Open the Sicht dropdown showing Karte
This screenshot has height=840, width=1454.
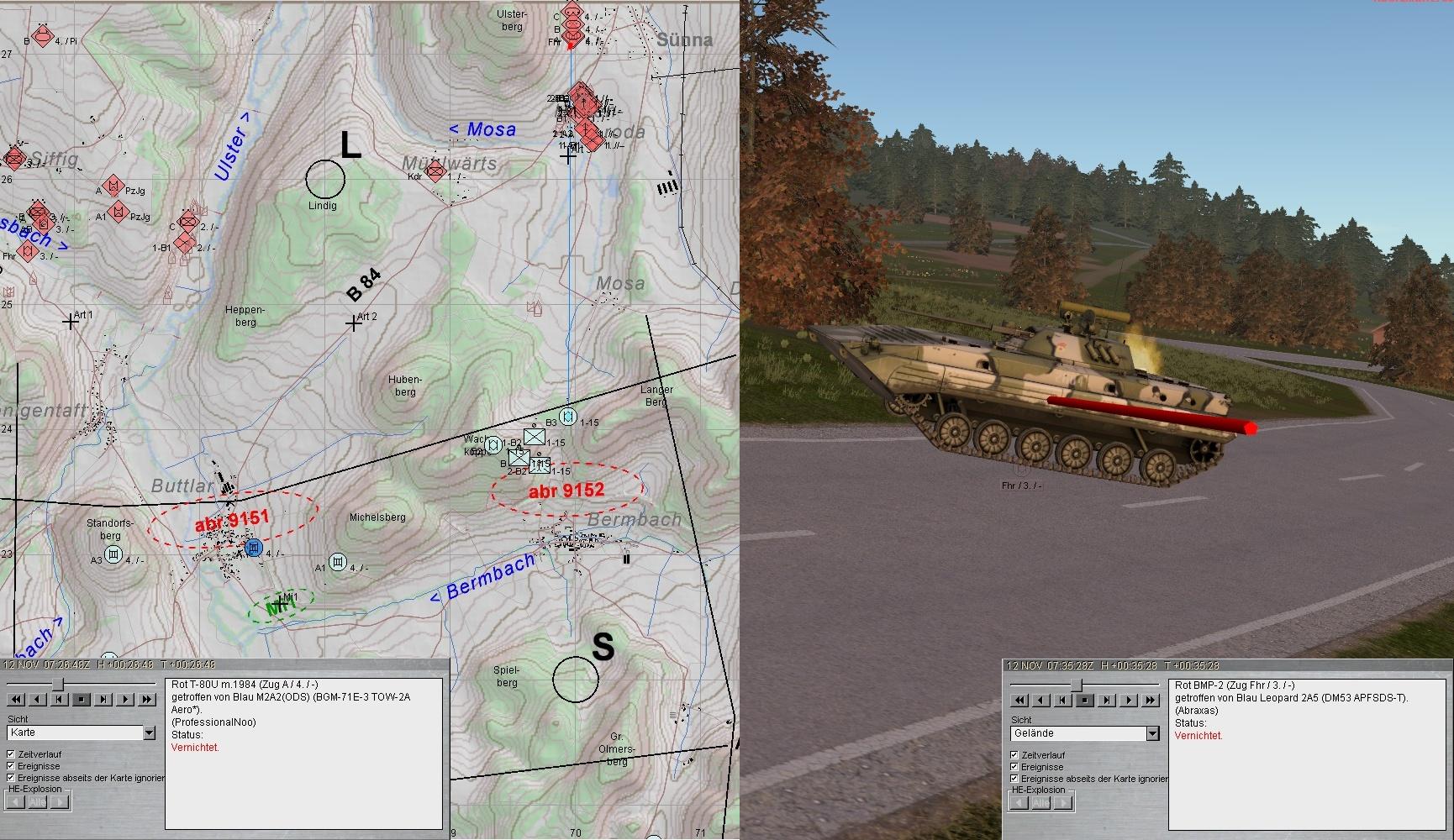149,733
